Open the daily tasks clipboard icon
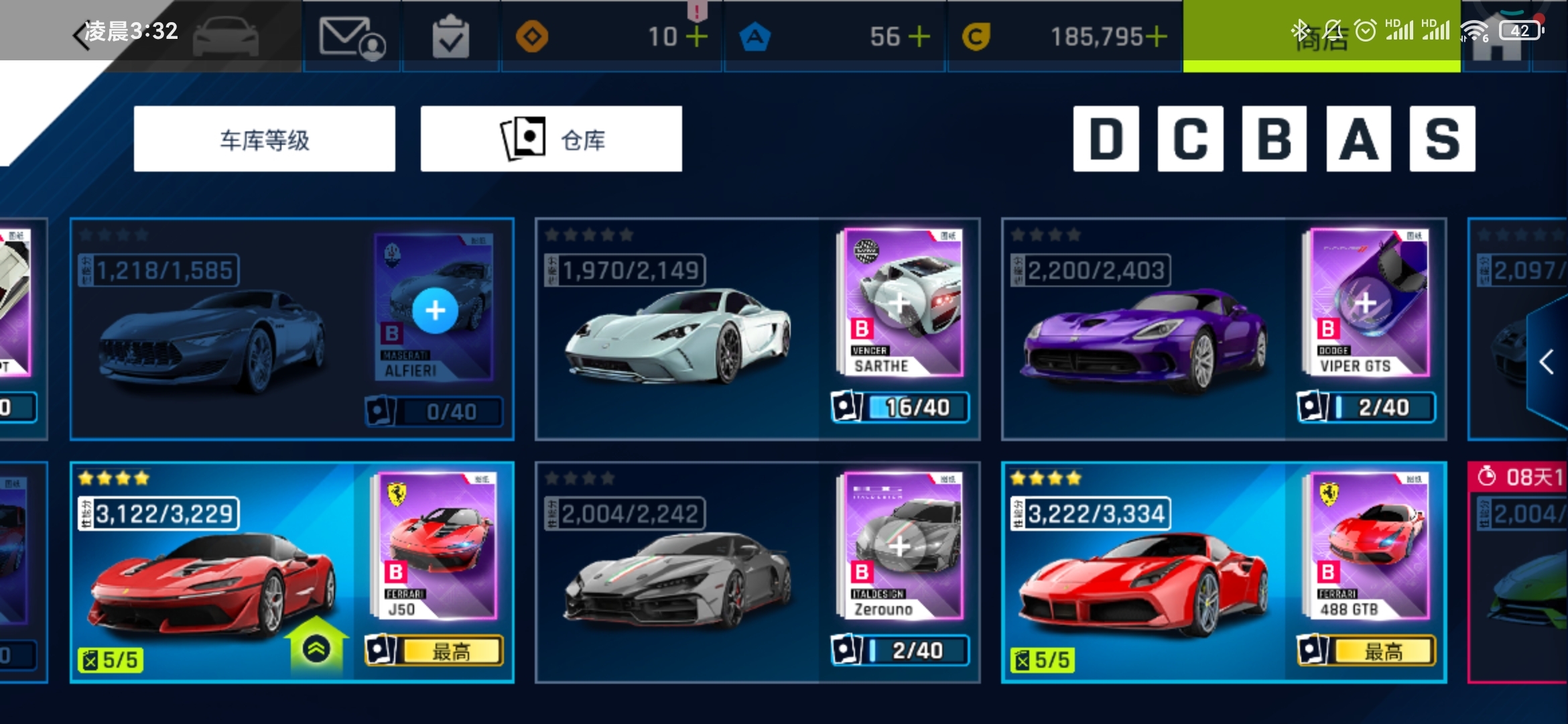 click(450, 37)
